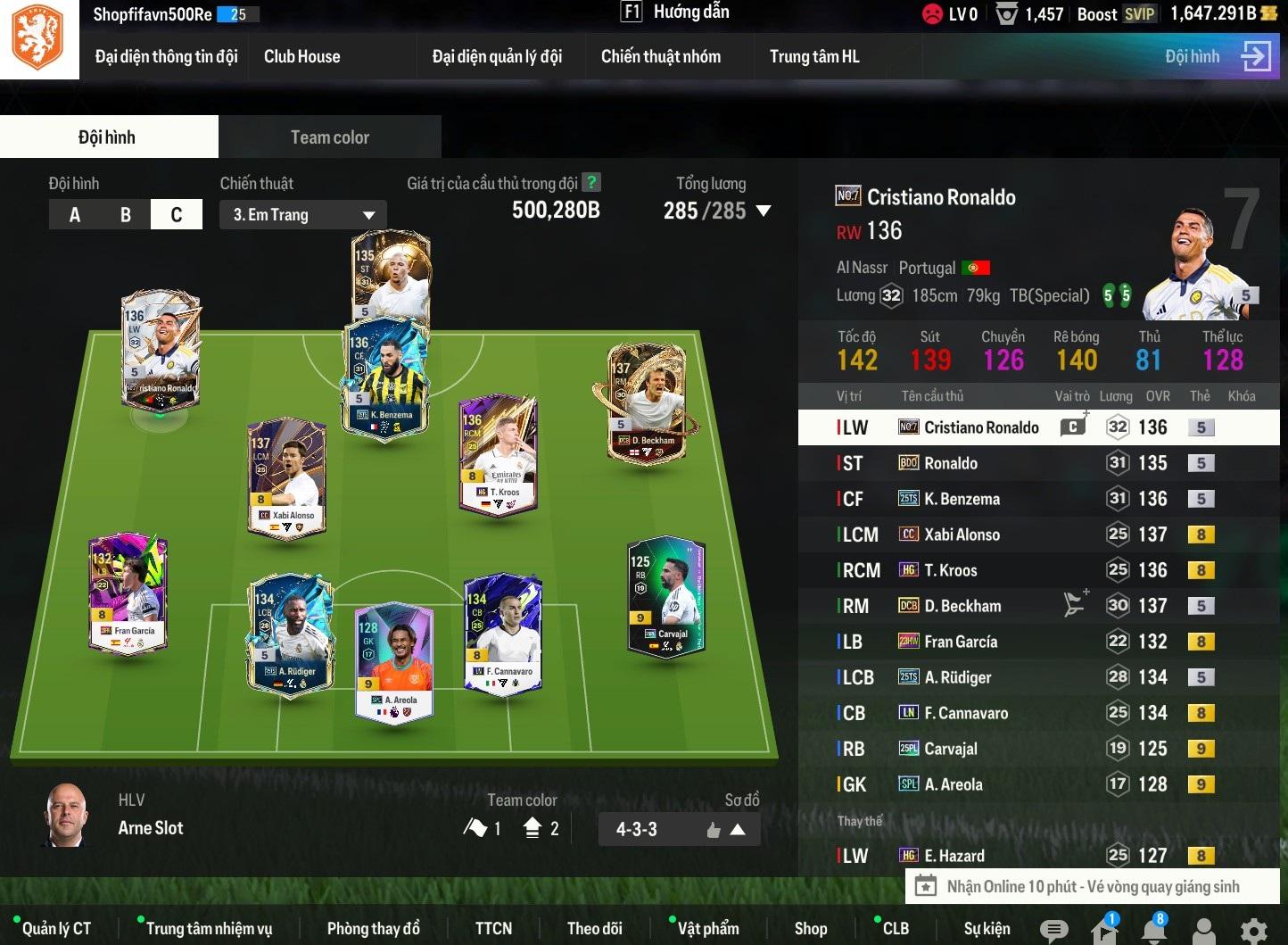Pick the Carvajal card on the pitch
This screenshot has width=1288, height=945.
pos(666,596)
